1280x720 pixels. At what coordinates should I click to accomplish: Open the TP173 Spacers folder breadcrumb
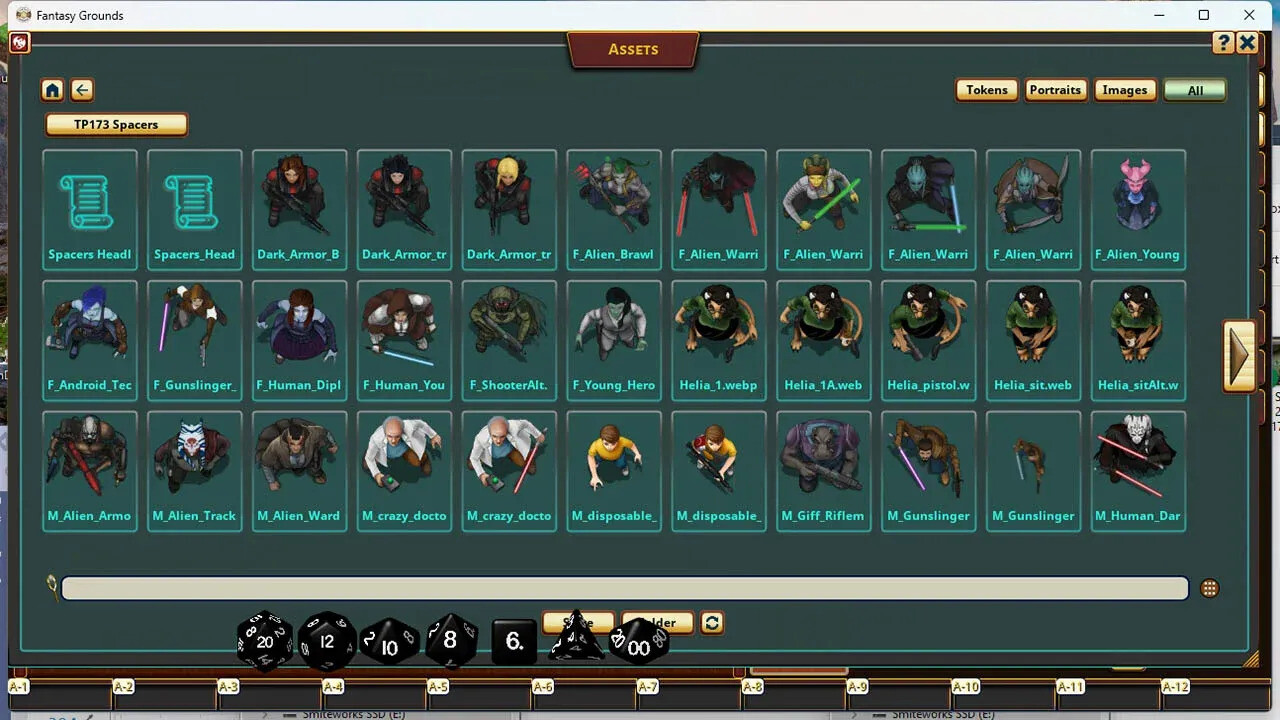pyautogui.click(x=115, y=124)
